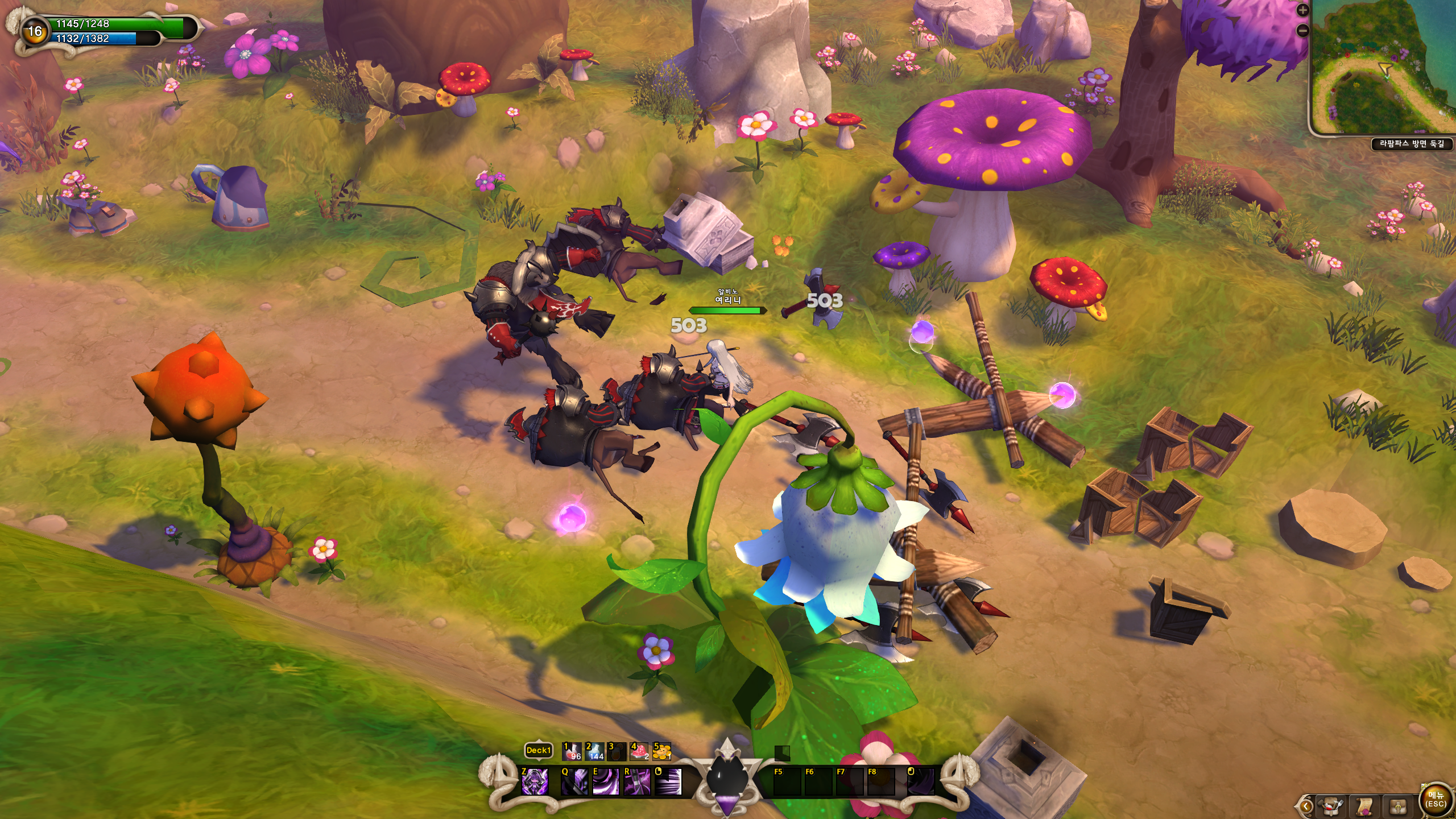1456x819 pixels.
Task: Collapse the menu bar with the arrow button
Action: (1305, 806)
